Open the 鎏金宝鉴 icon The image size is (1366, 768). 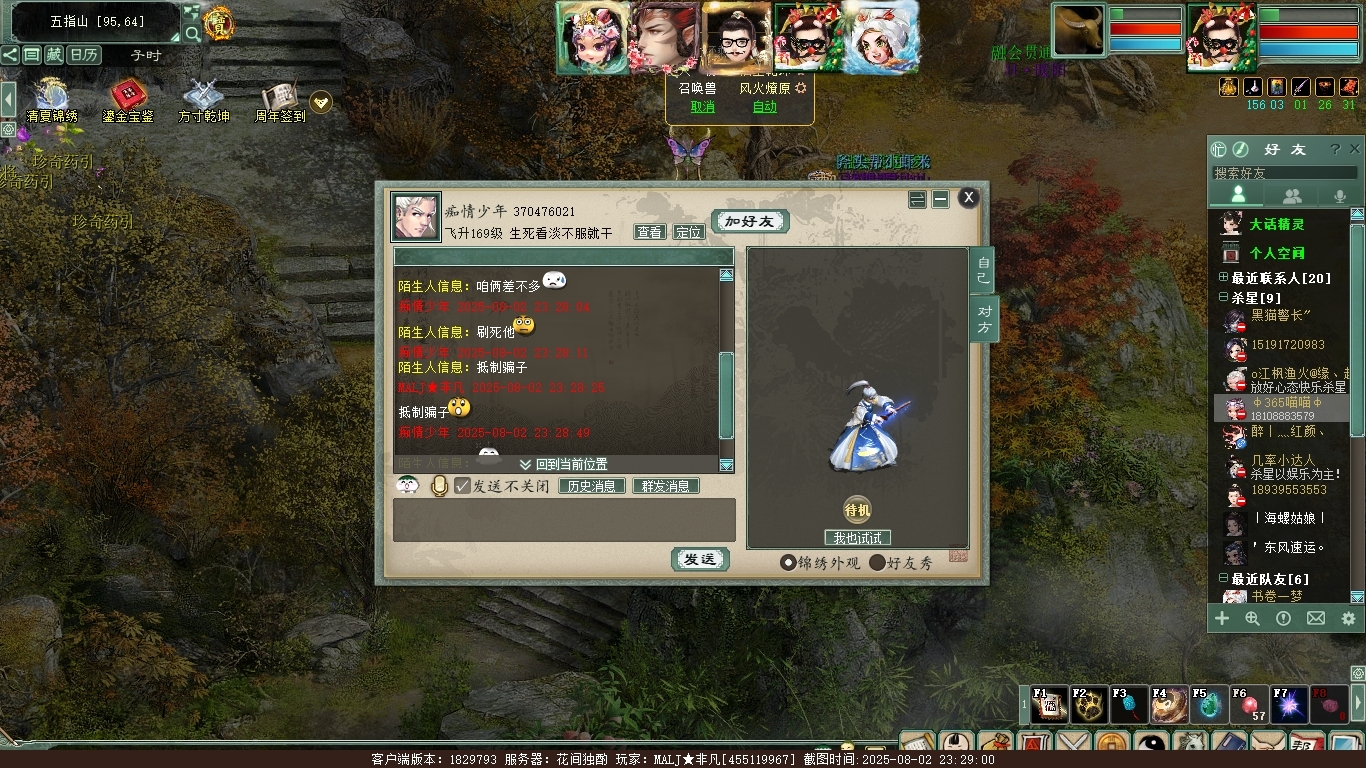coord(128,100)
